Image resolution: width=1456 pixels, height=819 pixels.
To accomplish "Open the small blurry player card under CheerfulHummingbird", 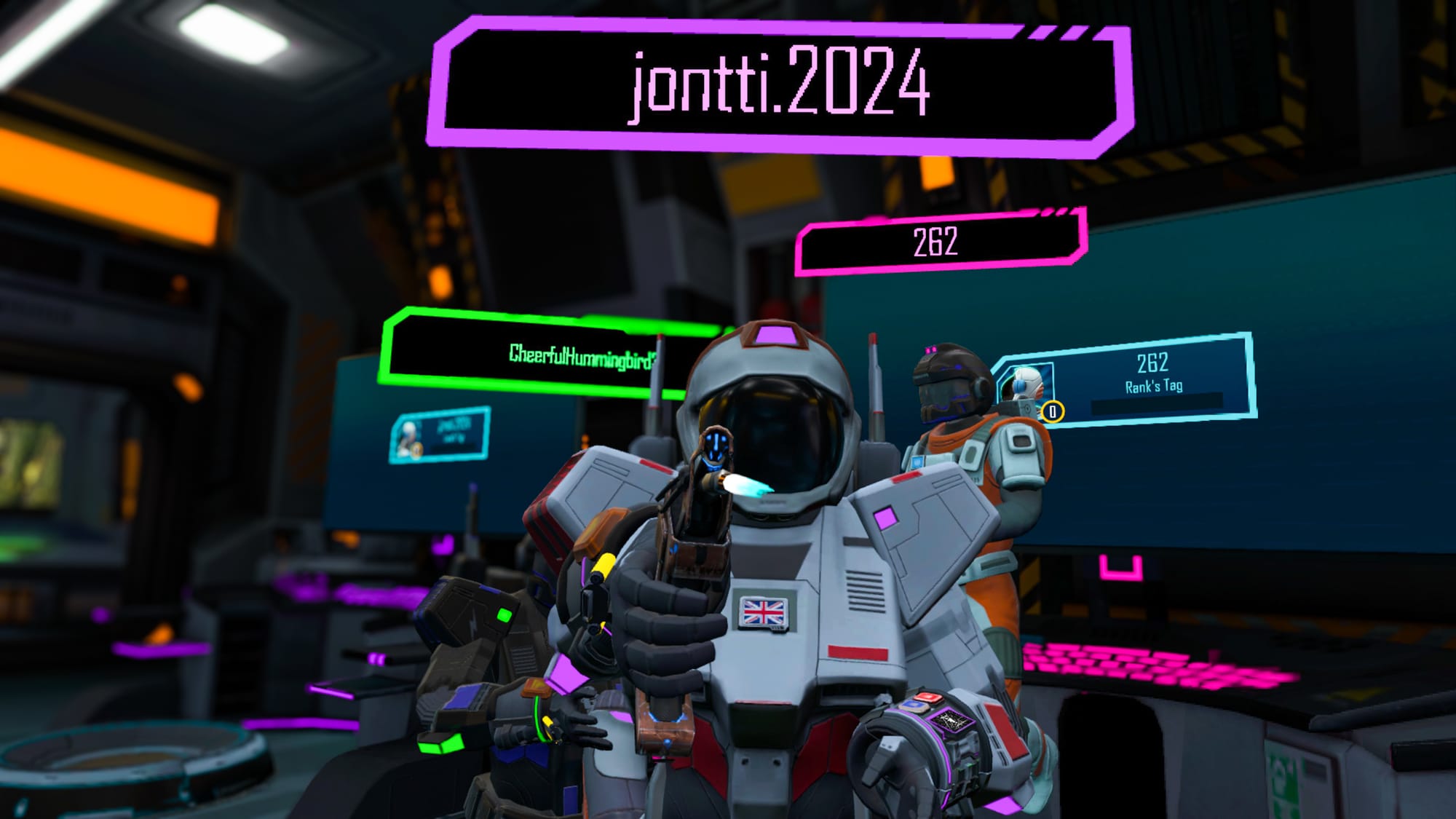I will [440, 435].
